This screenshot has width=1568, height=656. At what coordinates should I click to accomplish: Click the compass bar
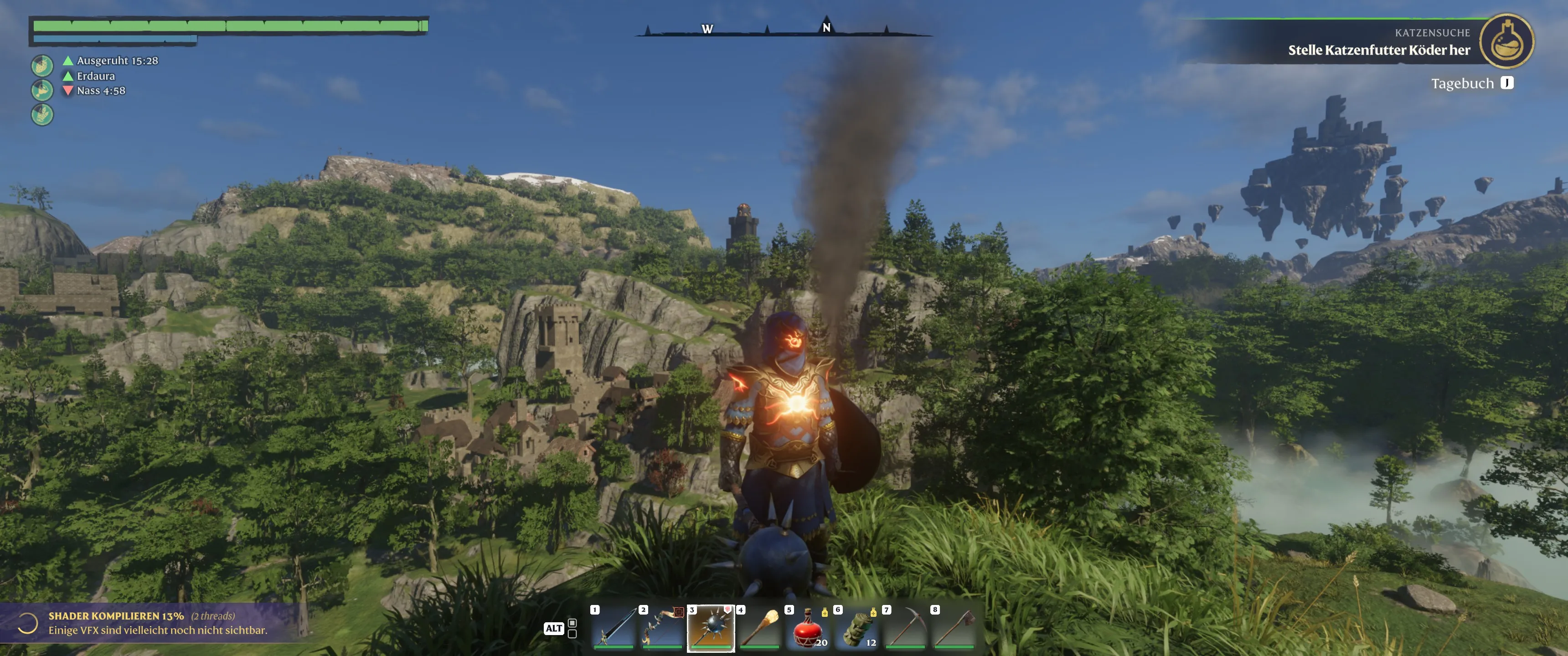(x=783, y=29)
